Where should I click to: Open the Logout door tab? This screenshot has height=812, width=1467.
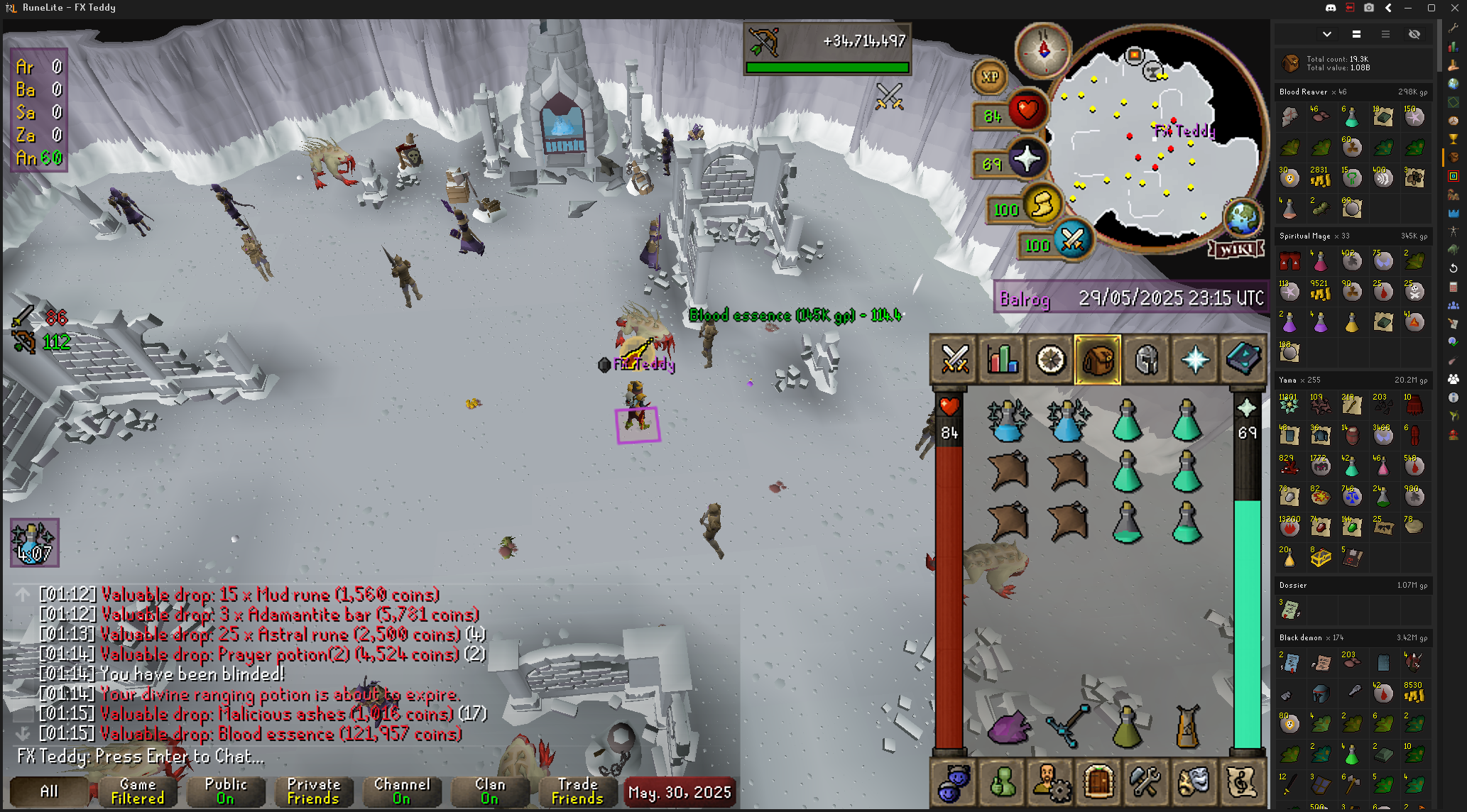click(x=1098, y=782)
